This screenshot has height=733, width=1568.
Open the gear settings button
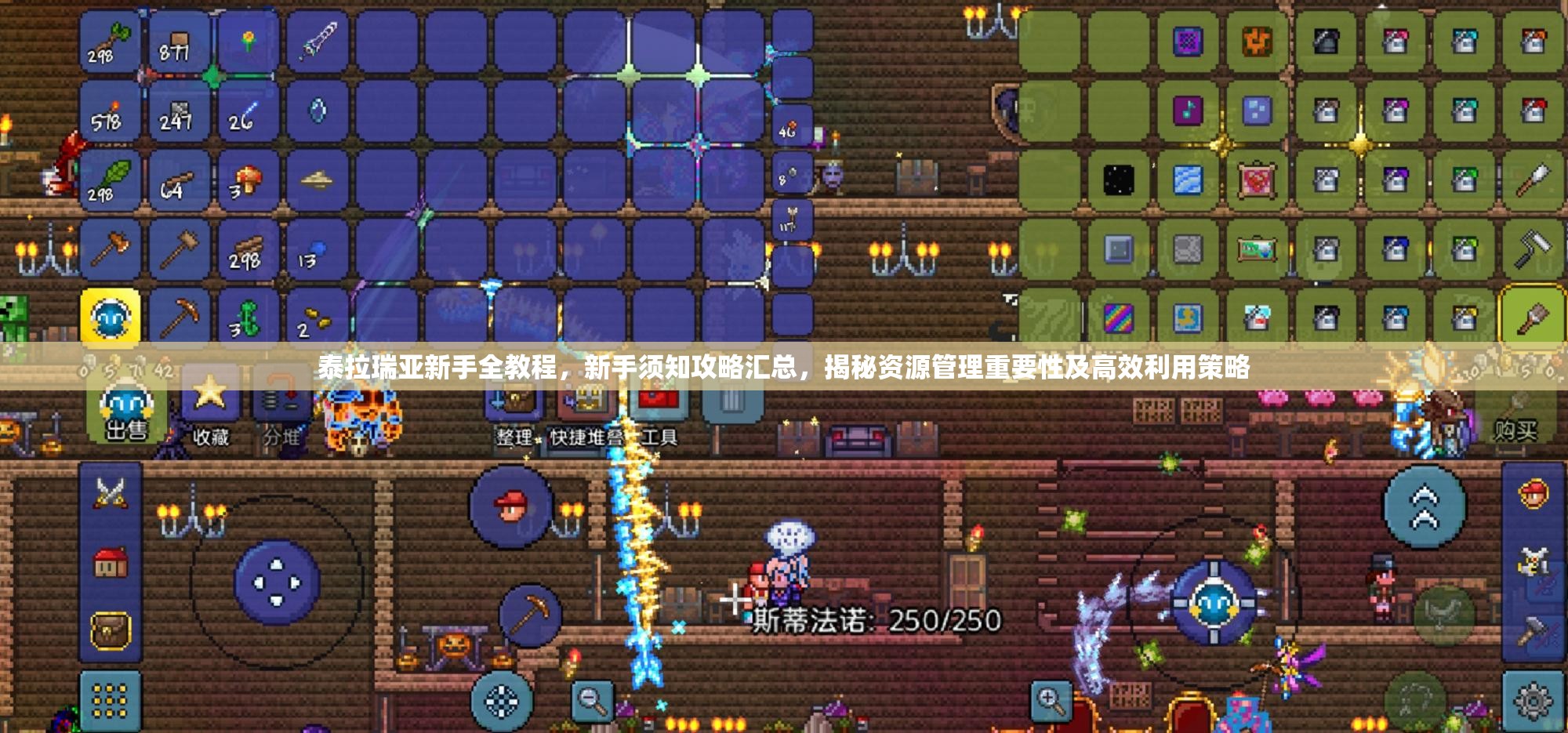pos(1533,702)
